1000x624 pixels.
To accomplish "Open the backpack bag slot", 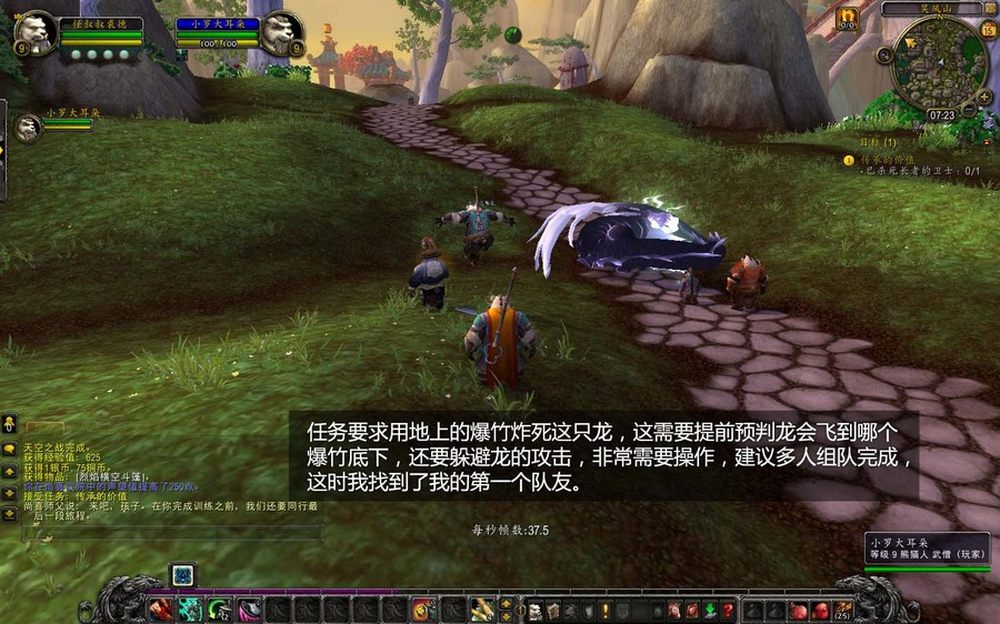I will (x=844, y=609).
